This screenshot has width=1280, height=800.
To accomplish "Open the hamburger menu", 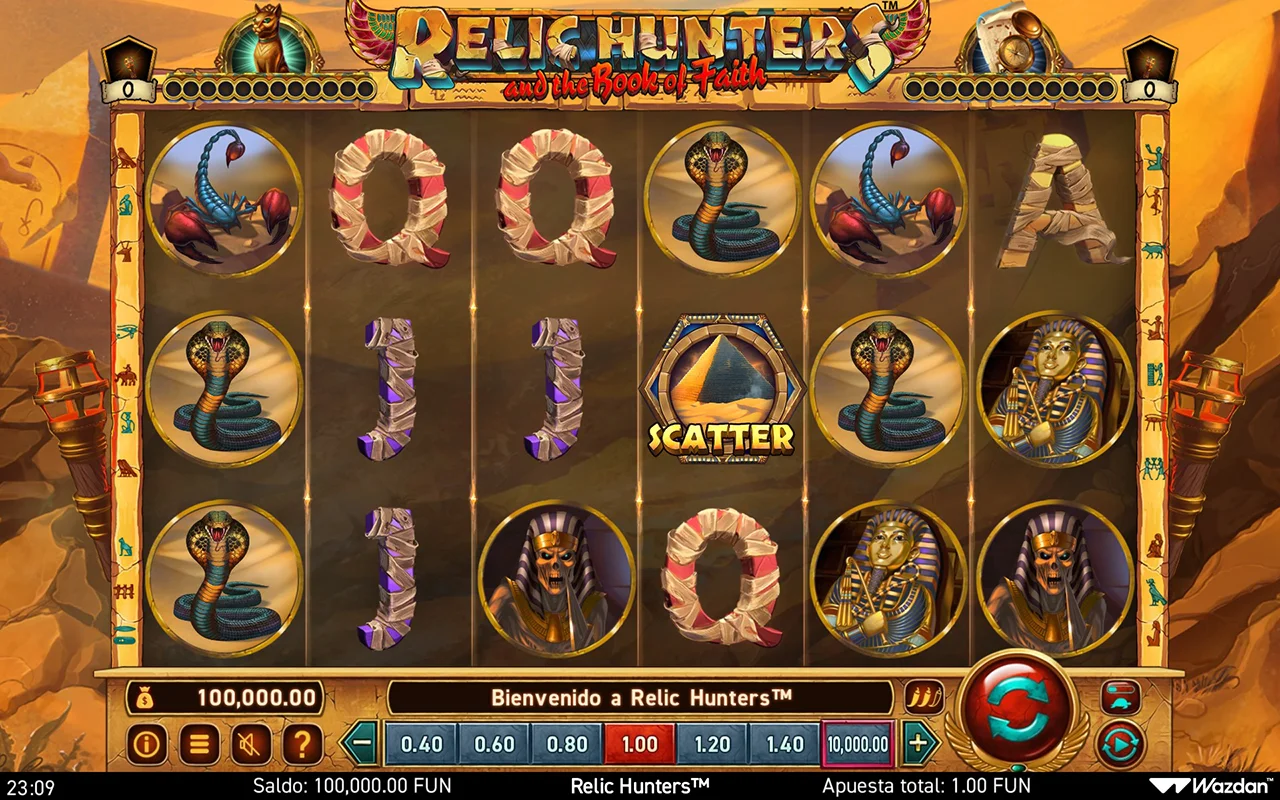I will [199, 744].
